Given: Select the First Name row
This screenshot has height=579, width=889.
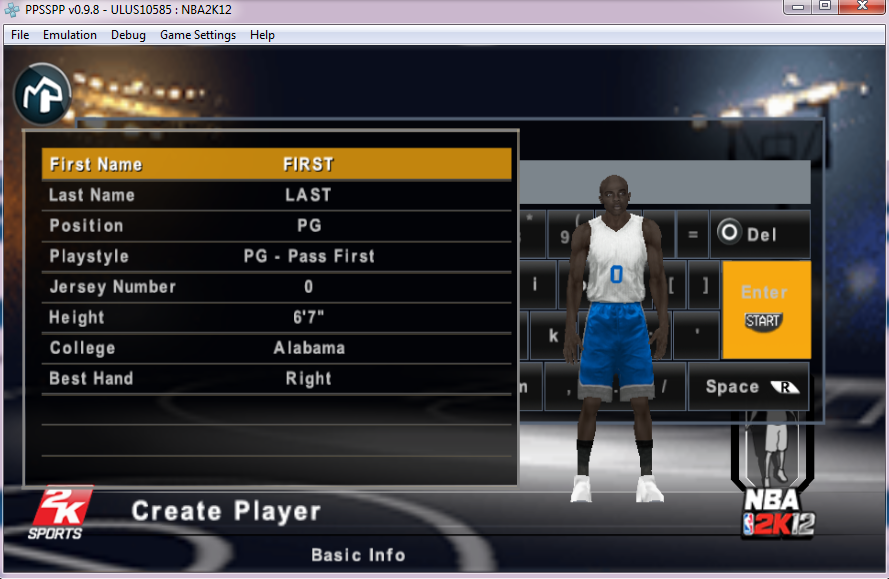Looking at the screenshot, I should pyautogui.click(x=276, y=164).
